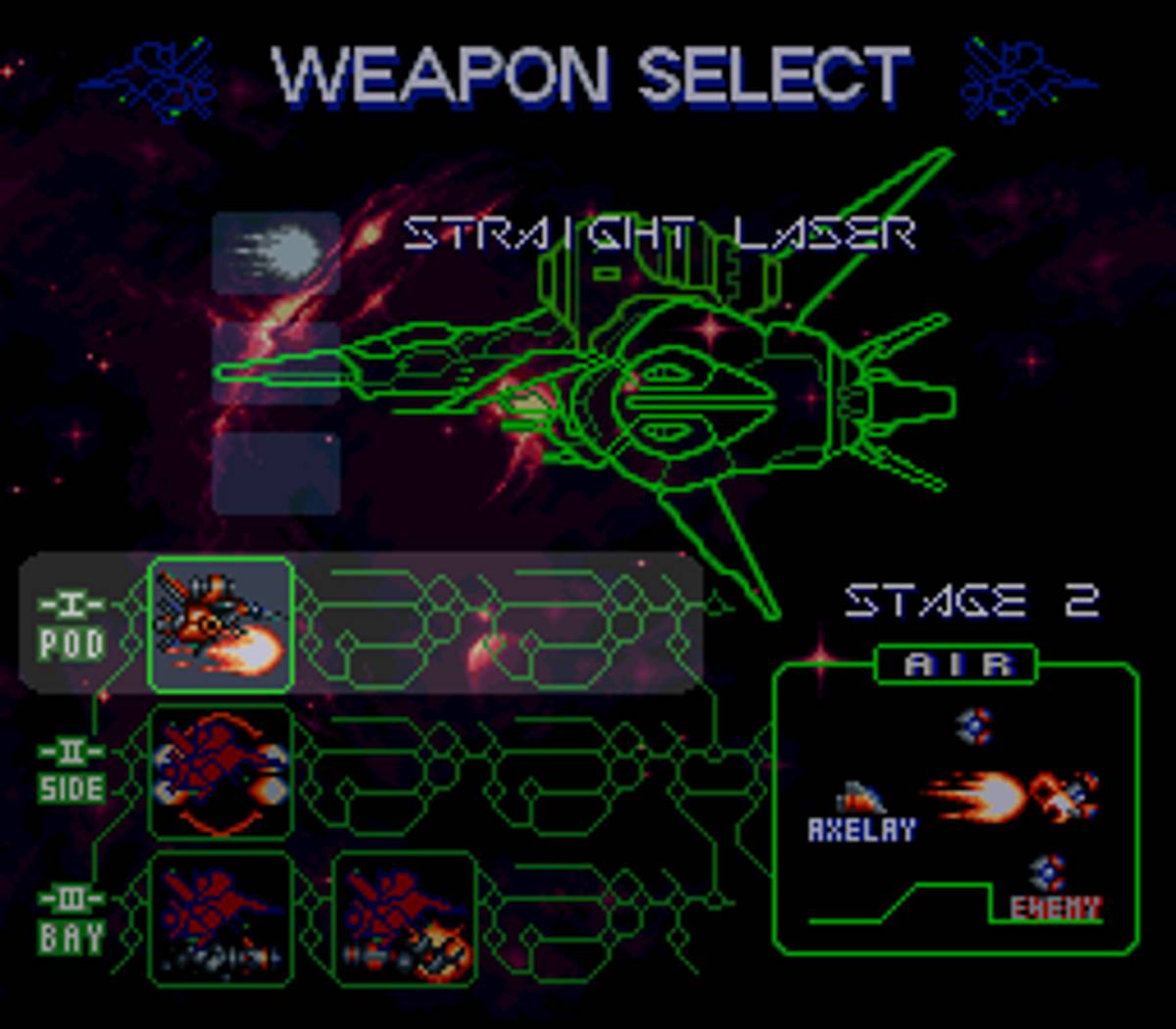The image size is (1176, 1029).
Task: Select the Straight Laser pod weapon icon
Action: click(x=220, y=624)
